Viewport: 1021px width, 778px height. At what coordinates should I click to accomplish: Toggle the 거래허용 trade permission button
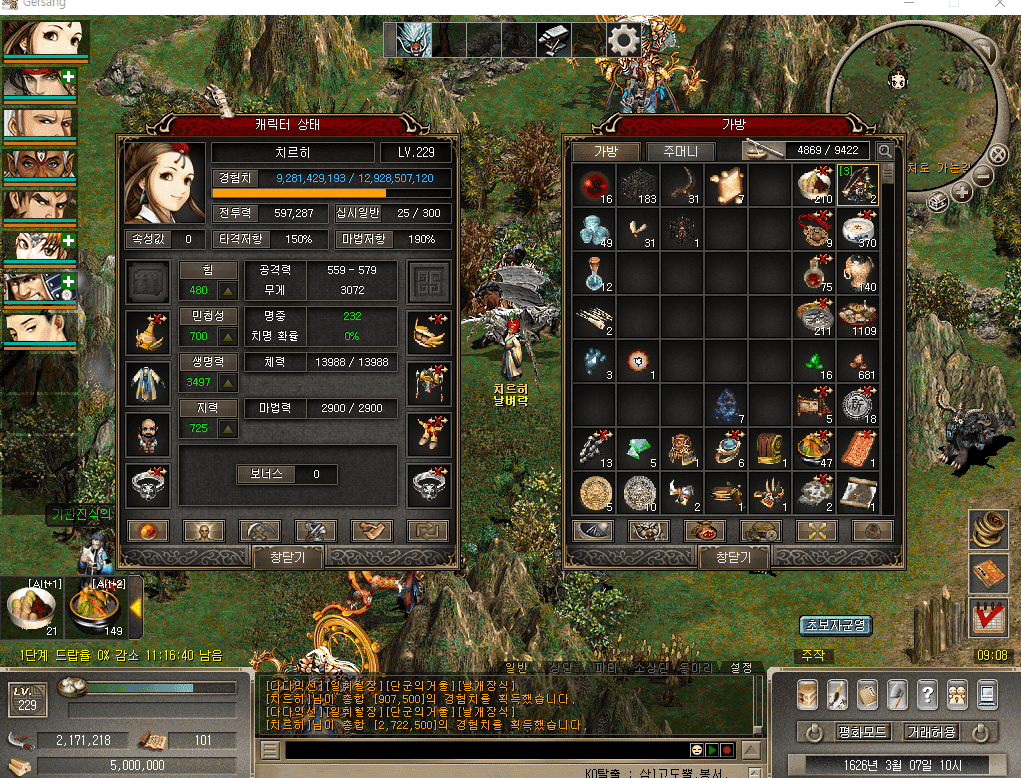[931, 732]
